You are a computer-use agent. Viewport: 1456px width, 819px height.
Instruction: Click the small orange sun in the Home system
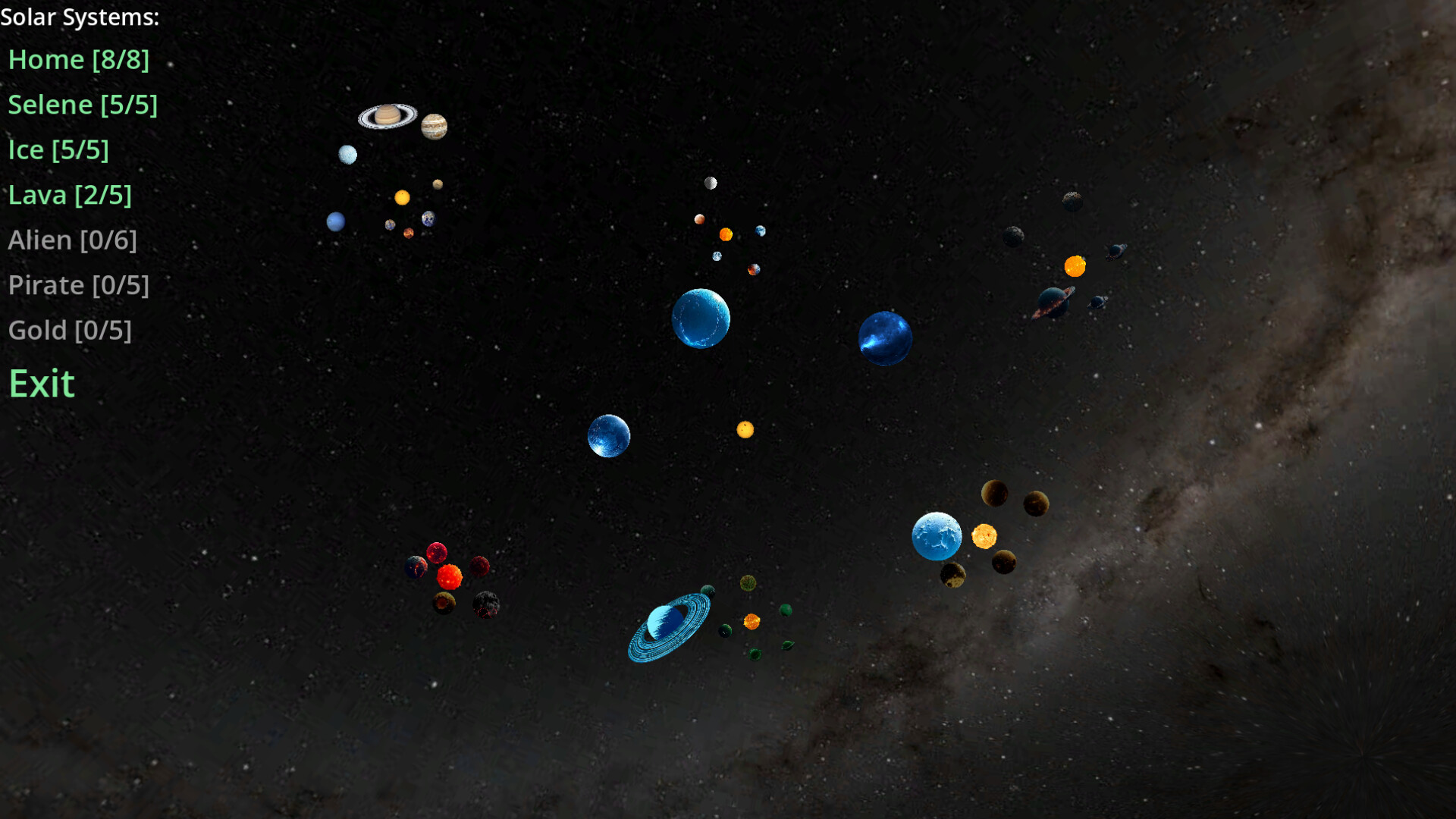coord(403,196)
